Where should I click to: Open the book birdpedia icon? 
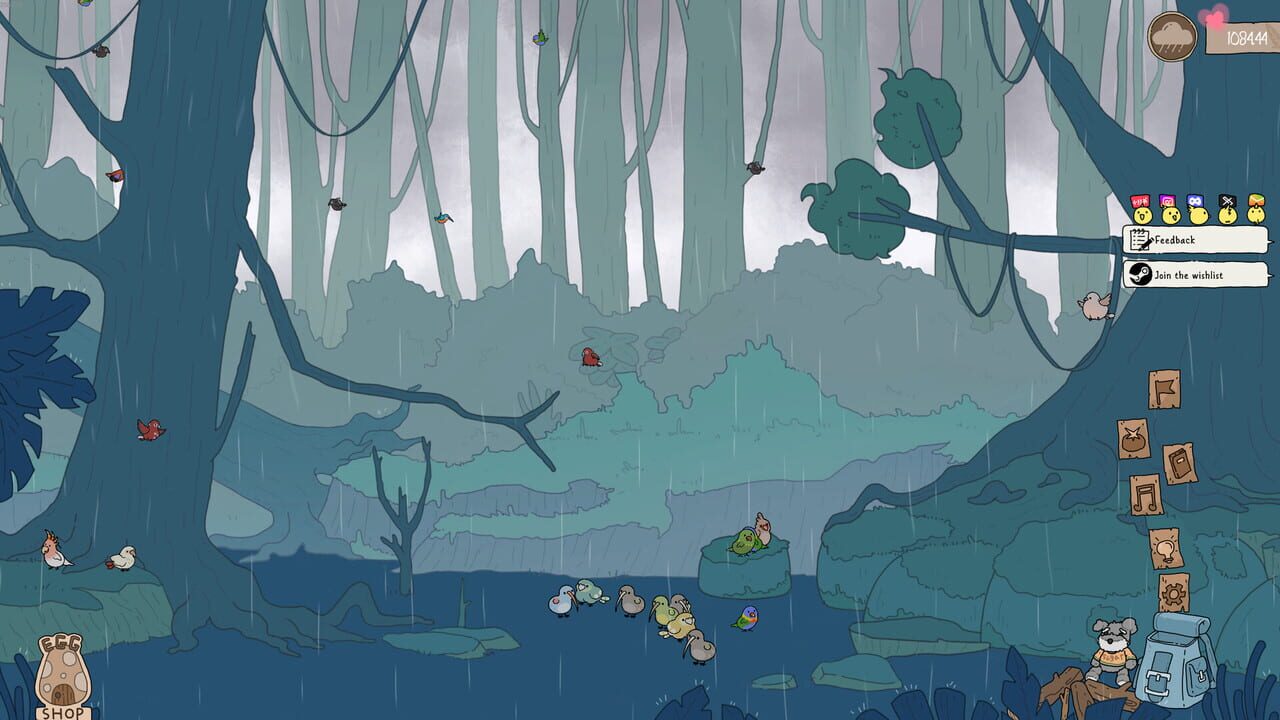1180,462
